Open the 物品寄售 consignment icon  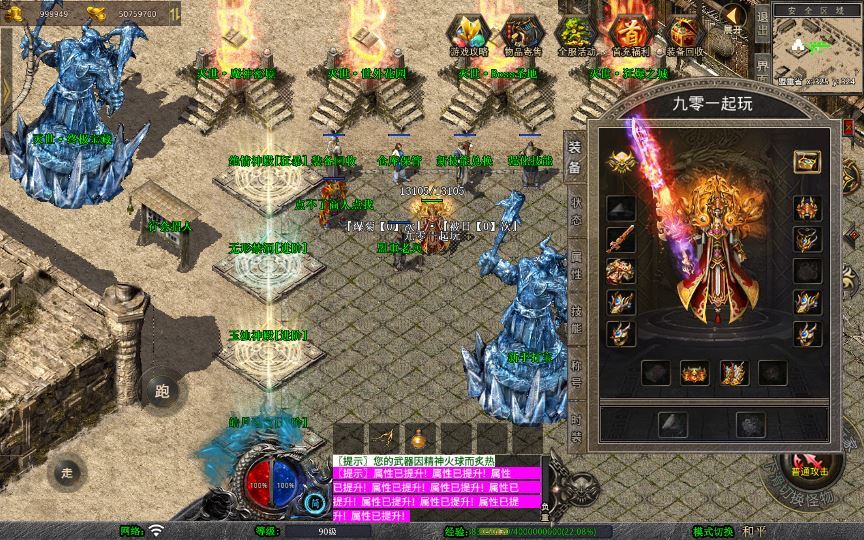coord(521,35)
